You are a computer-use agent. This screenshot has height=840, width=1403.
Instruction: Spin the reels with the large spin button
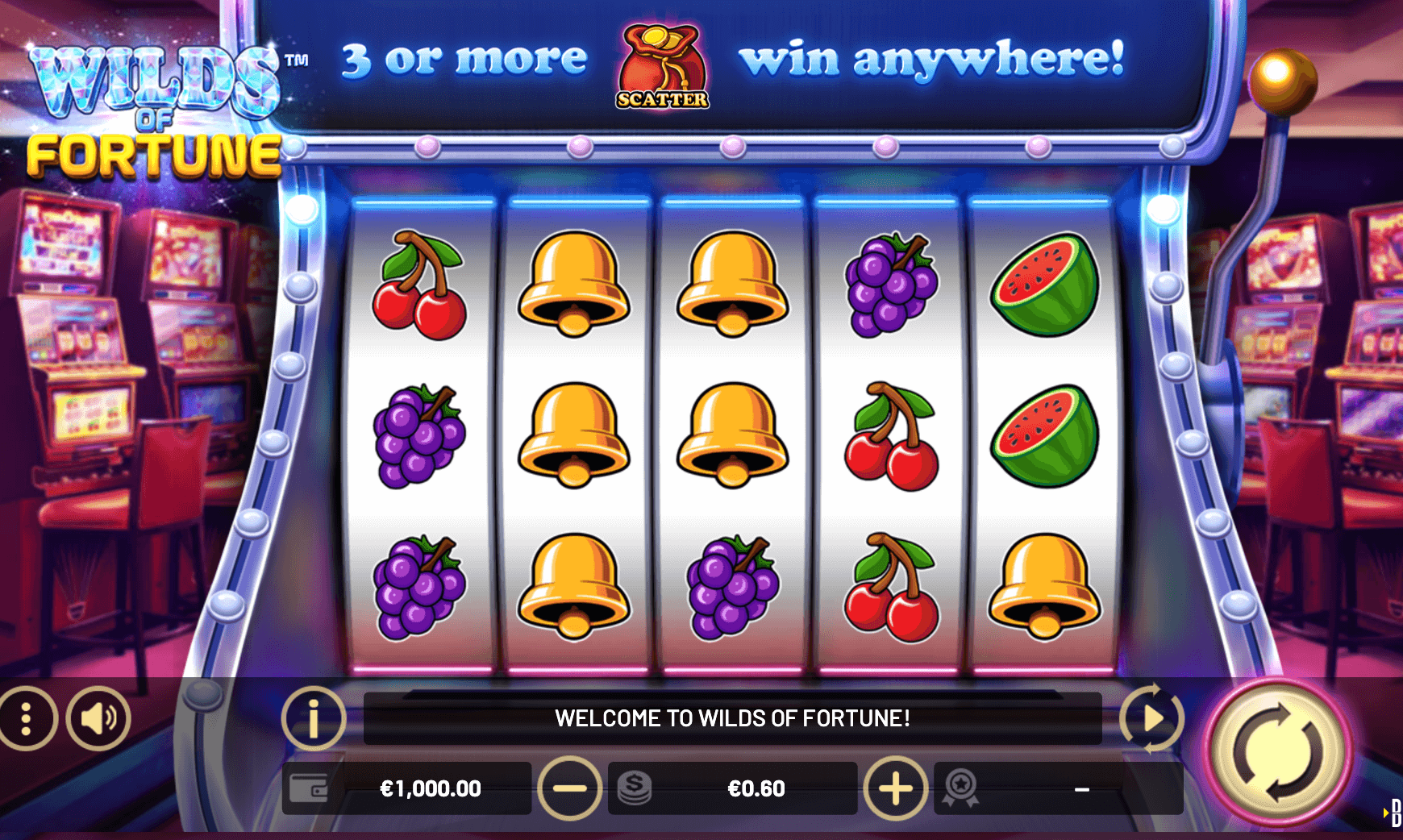click(x=1278, y=752)
